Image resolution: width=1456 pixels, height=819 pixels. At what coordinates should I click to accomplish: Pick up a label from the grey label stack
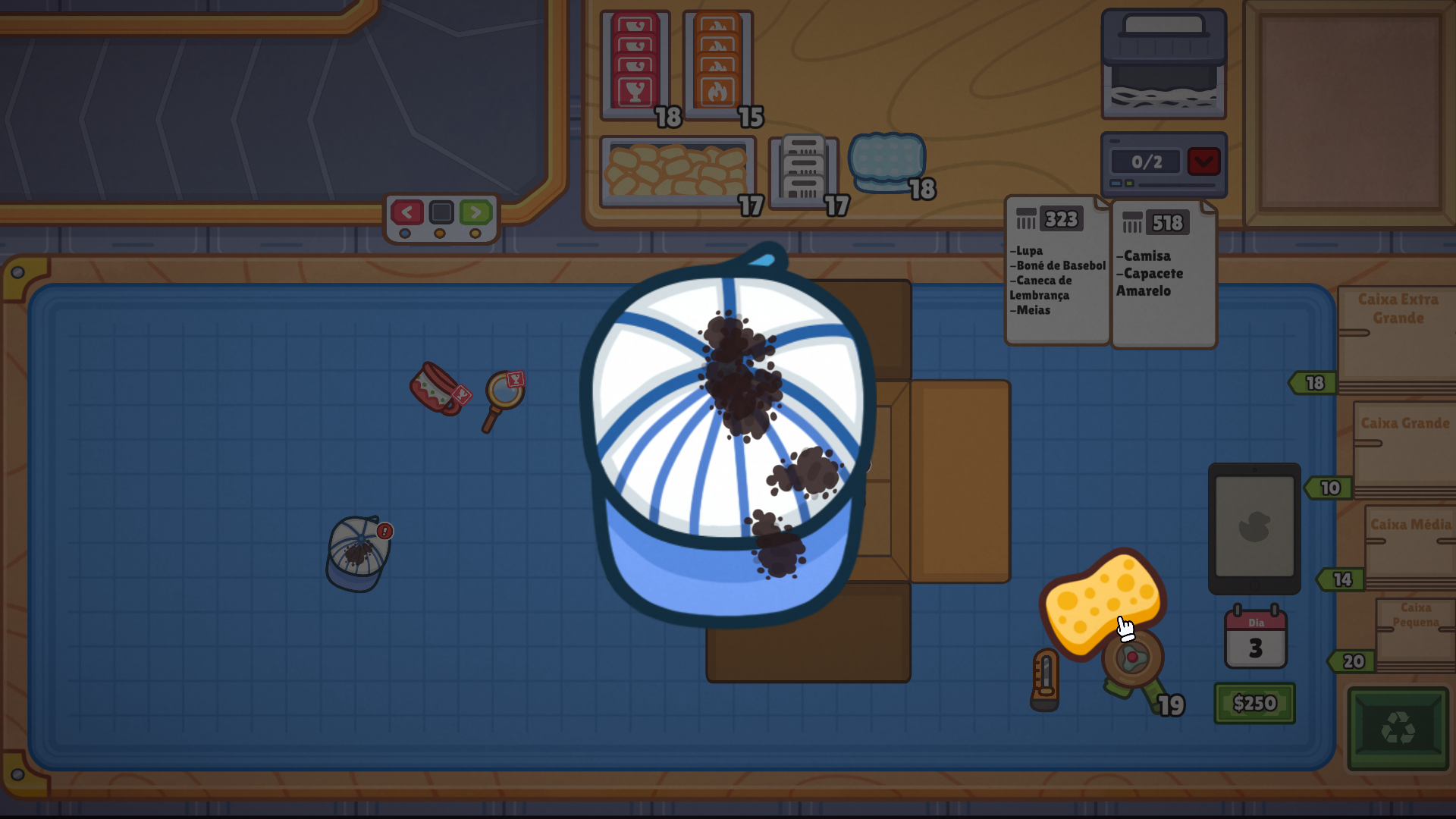pyautogui.click(x=803, y=170)
